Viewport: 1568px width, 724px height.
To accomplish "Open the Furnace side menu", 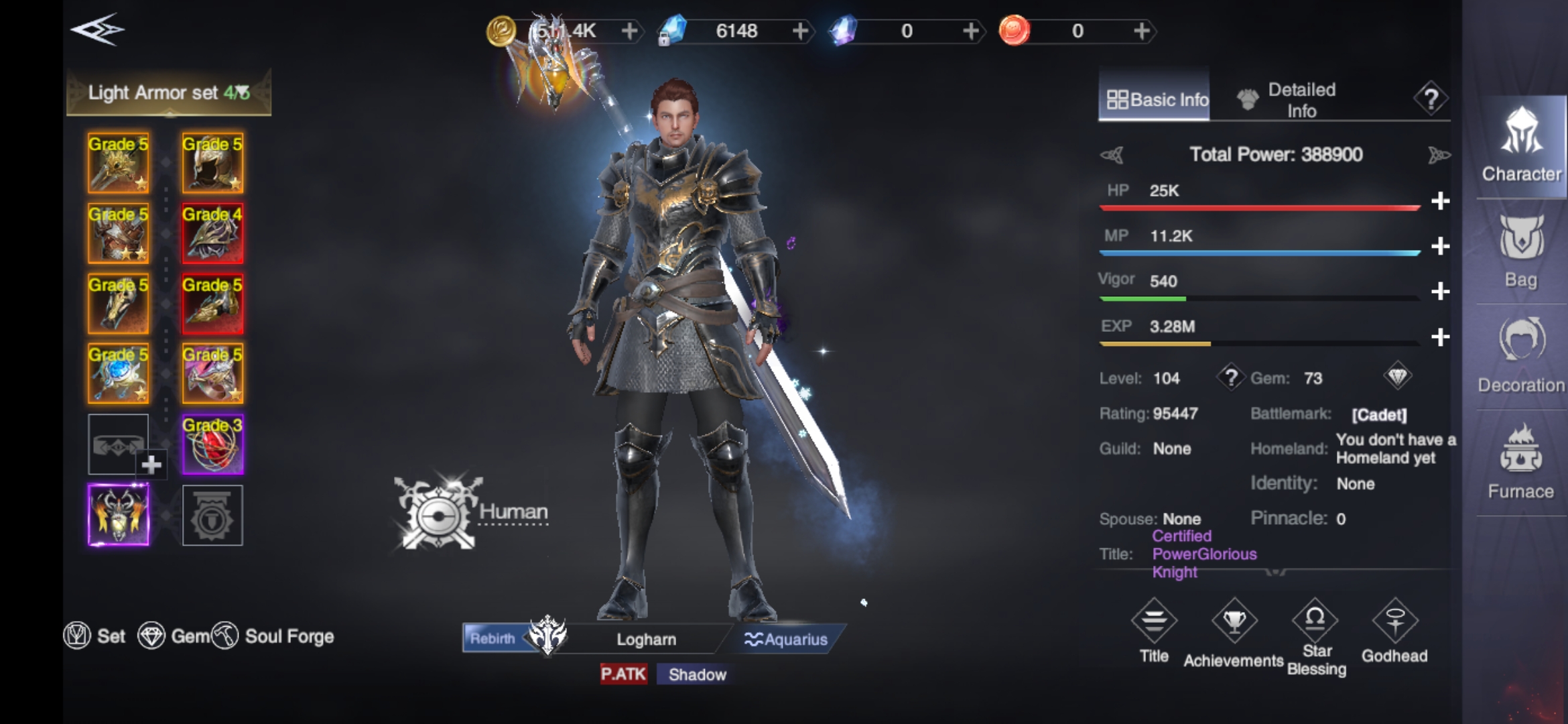I will tap(1520, 463).
